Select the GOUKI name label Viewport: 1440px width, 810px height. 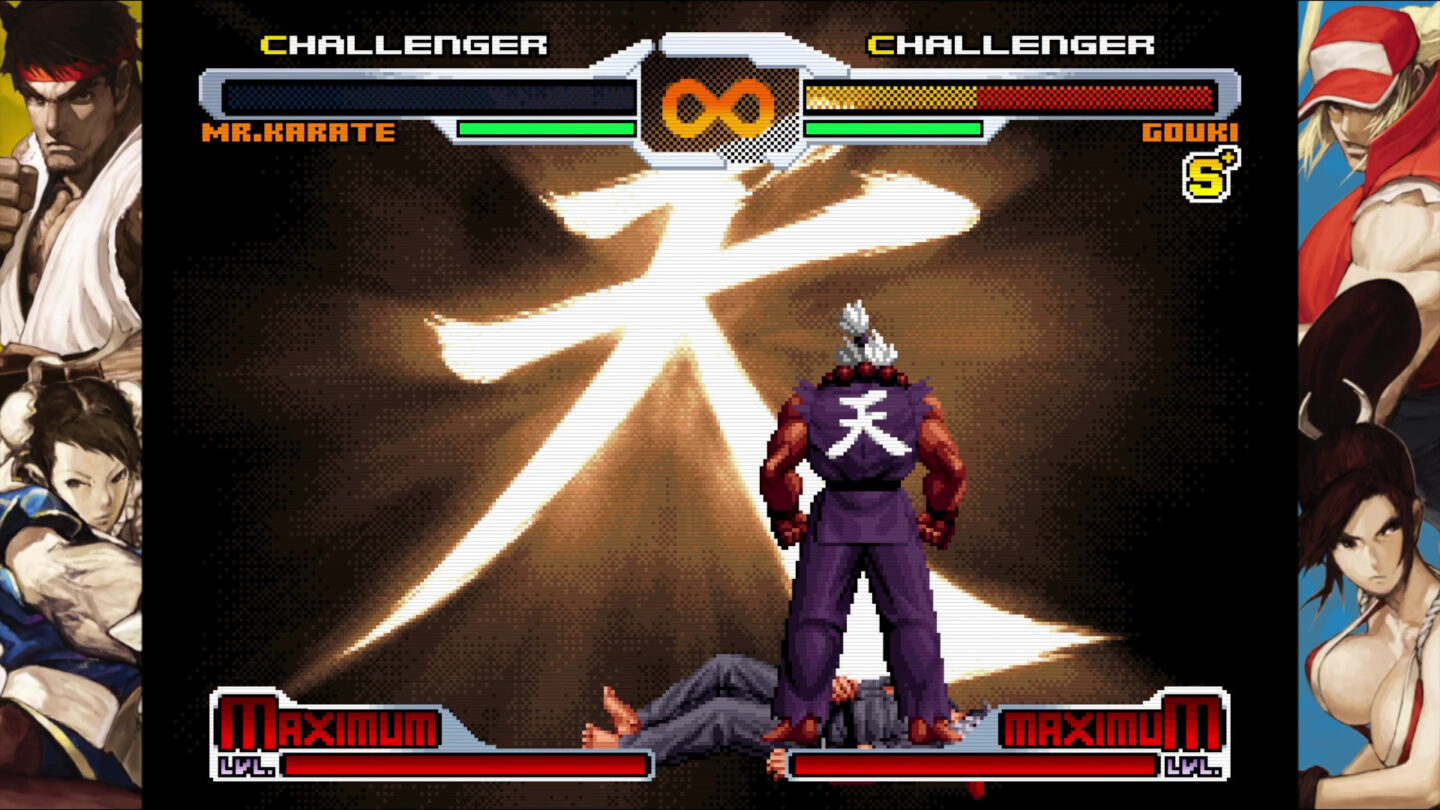pyautogui.click(x=1188, y=130)
